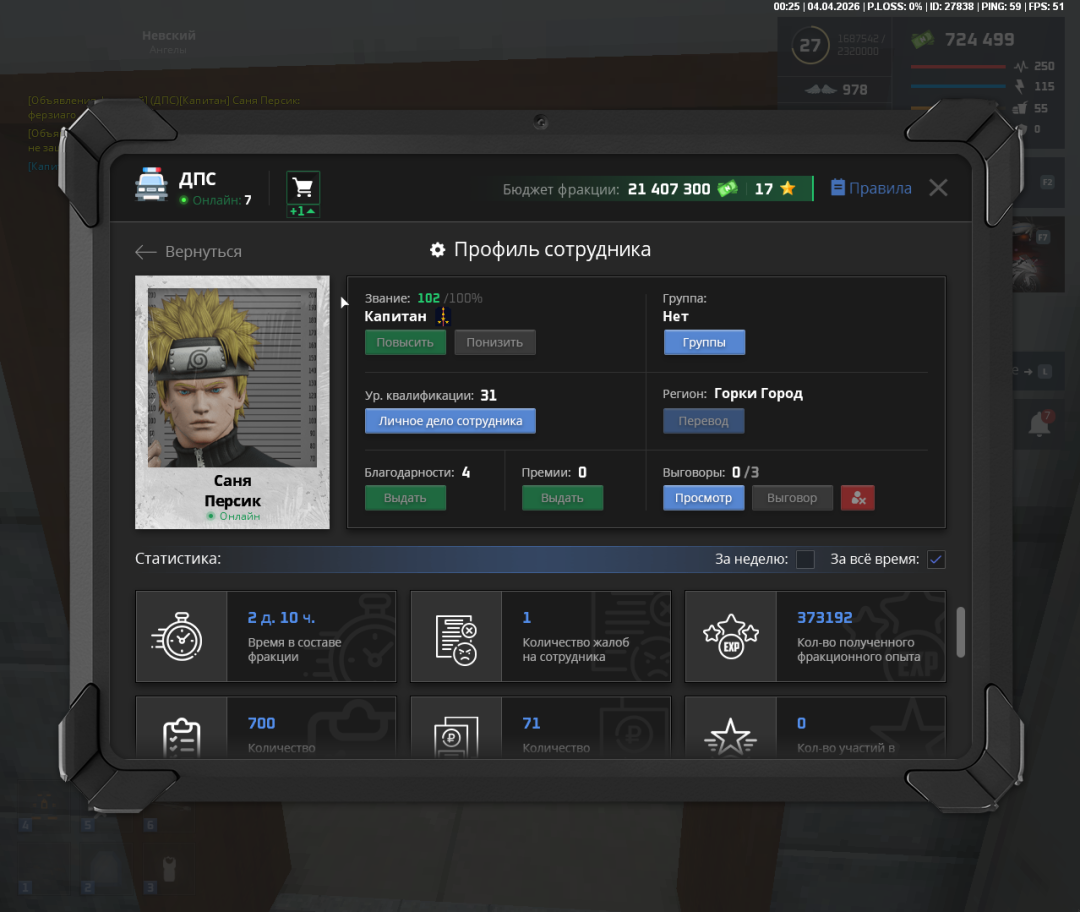
Task: View reprimands with the Просмотр button
Action: coord(703,498)
